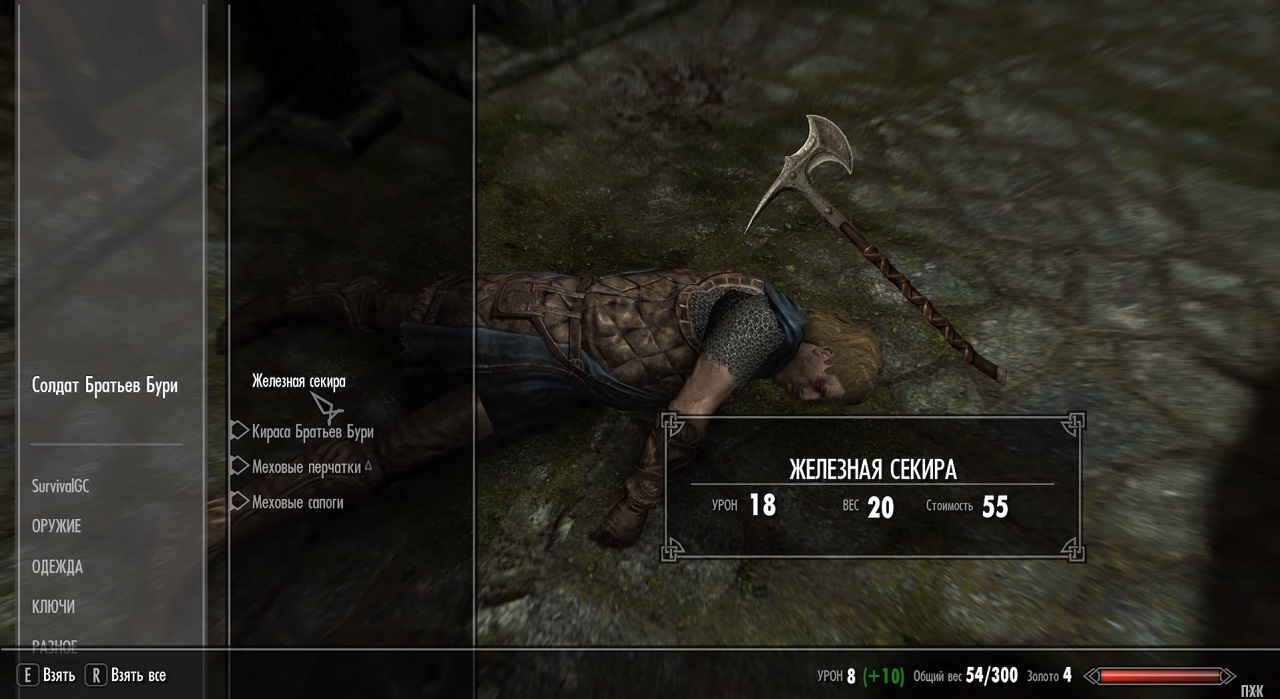Choose Кираса Братьев Бури from the loot list
The height and width of the screenshot is (699, 1280).
312,432
